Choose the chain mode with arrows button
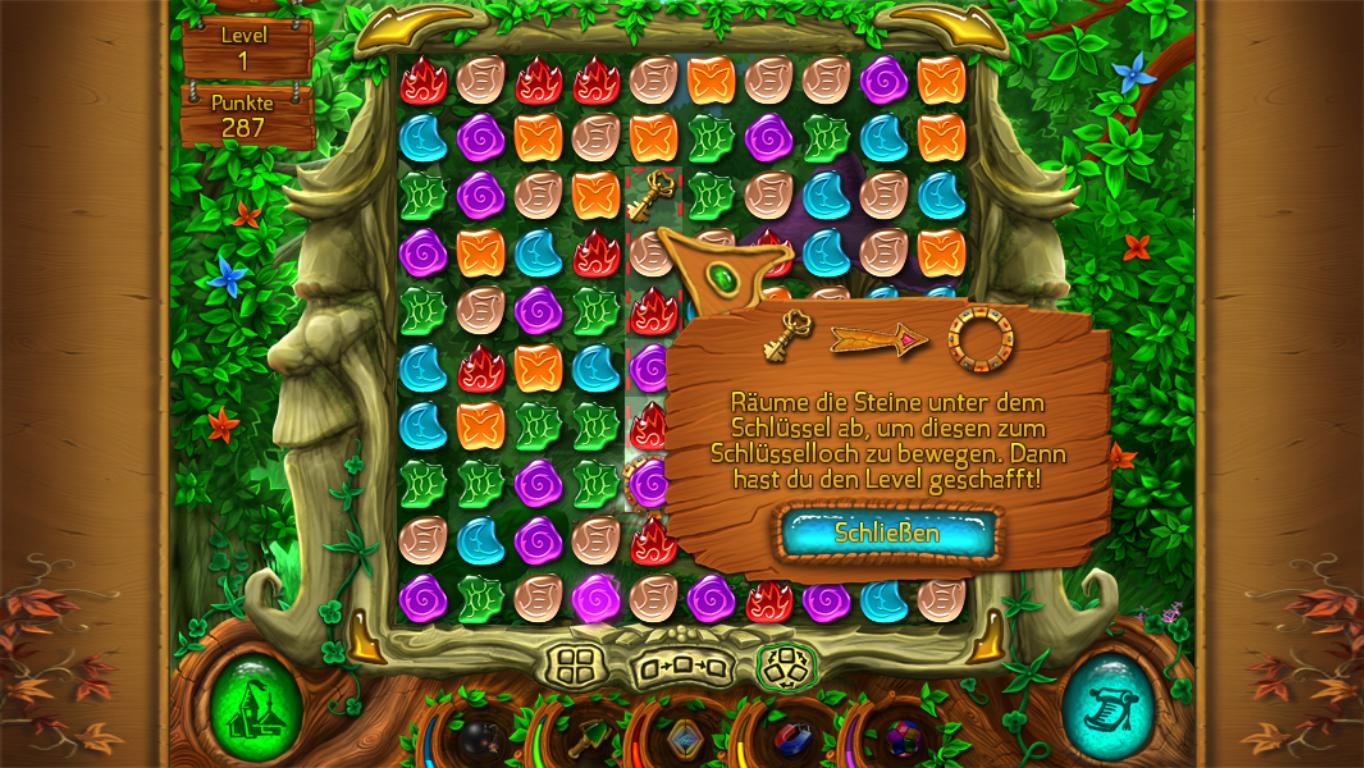This screenshot has width=1364, height=768. click(x=684, y=667)
